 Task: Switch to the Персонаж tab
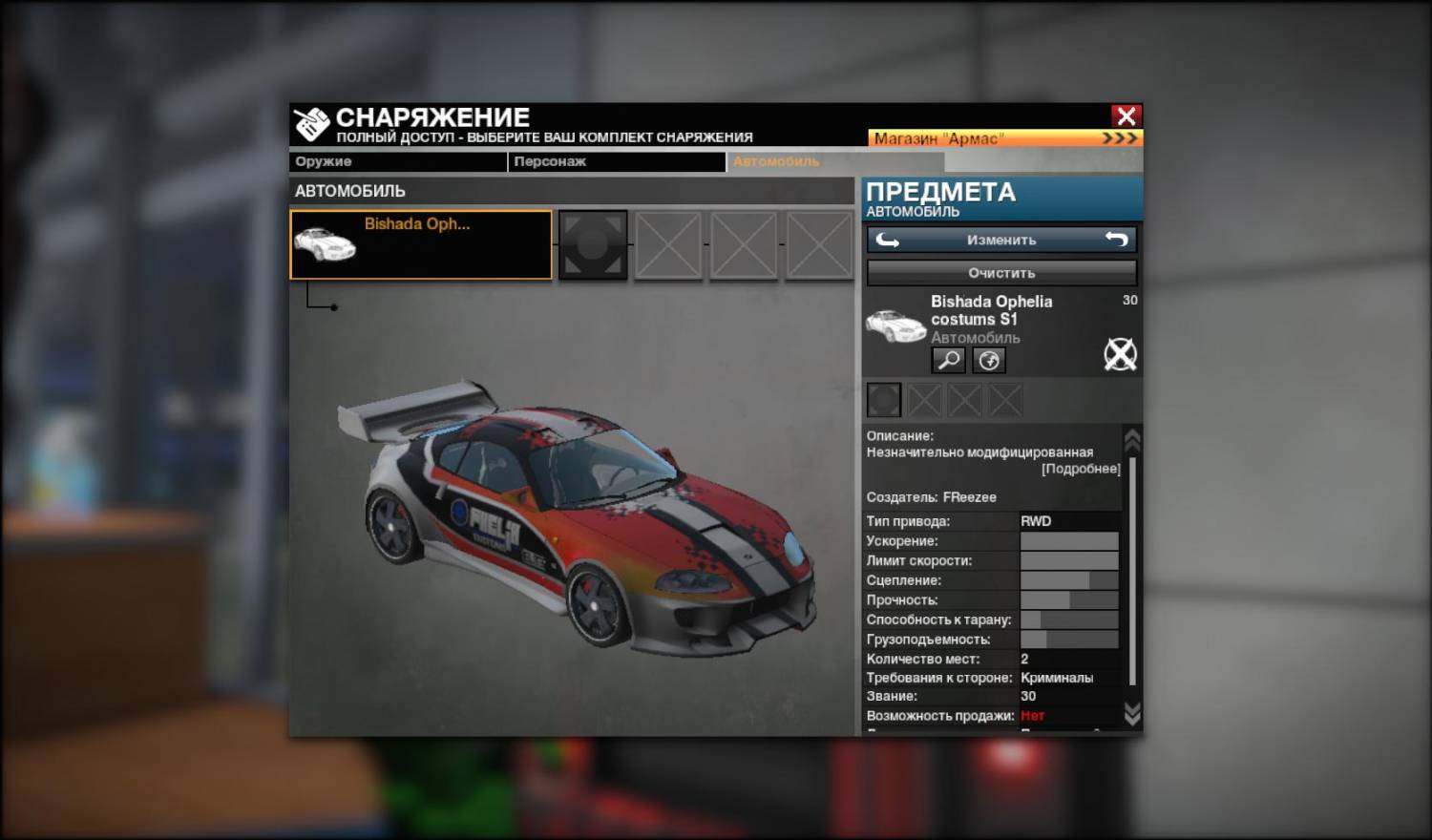(x=615, y=162)
